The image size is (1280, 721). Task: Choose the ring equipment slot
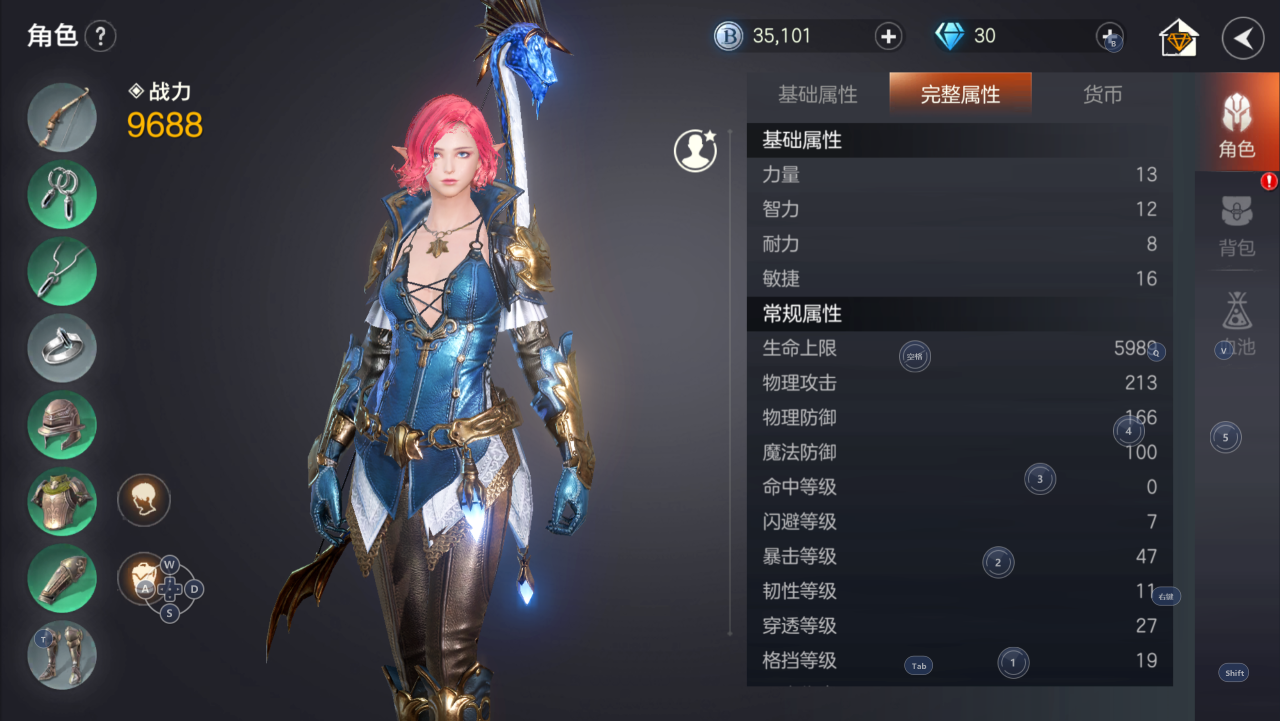click(x=62, y=348)
